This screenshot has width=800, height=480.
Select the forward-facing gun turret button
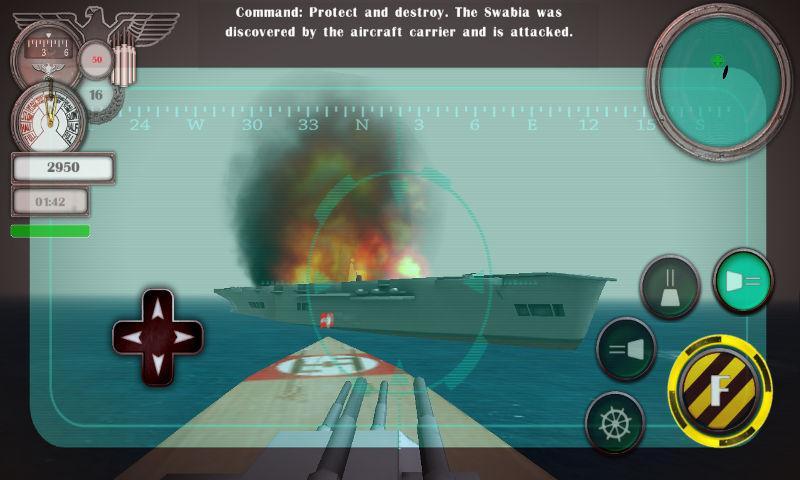(669, 287)
